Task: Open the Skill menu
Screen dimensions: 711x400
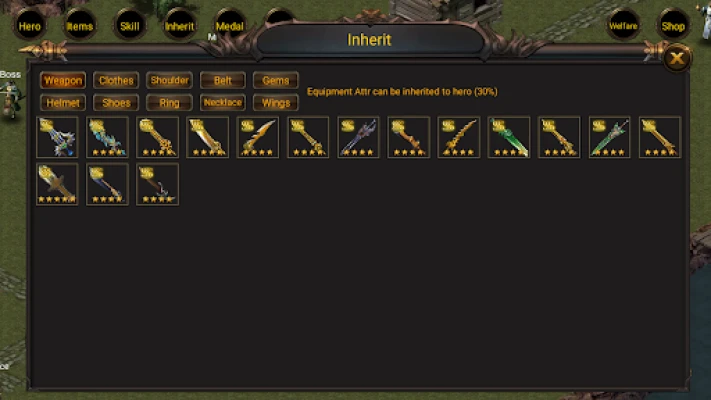Action: (x=128, y=26)
